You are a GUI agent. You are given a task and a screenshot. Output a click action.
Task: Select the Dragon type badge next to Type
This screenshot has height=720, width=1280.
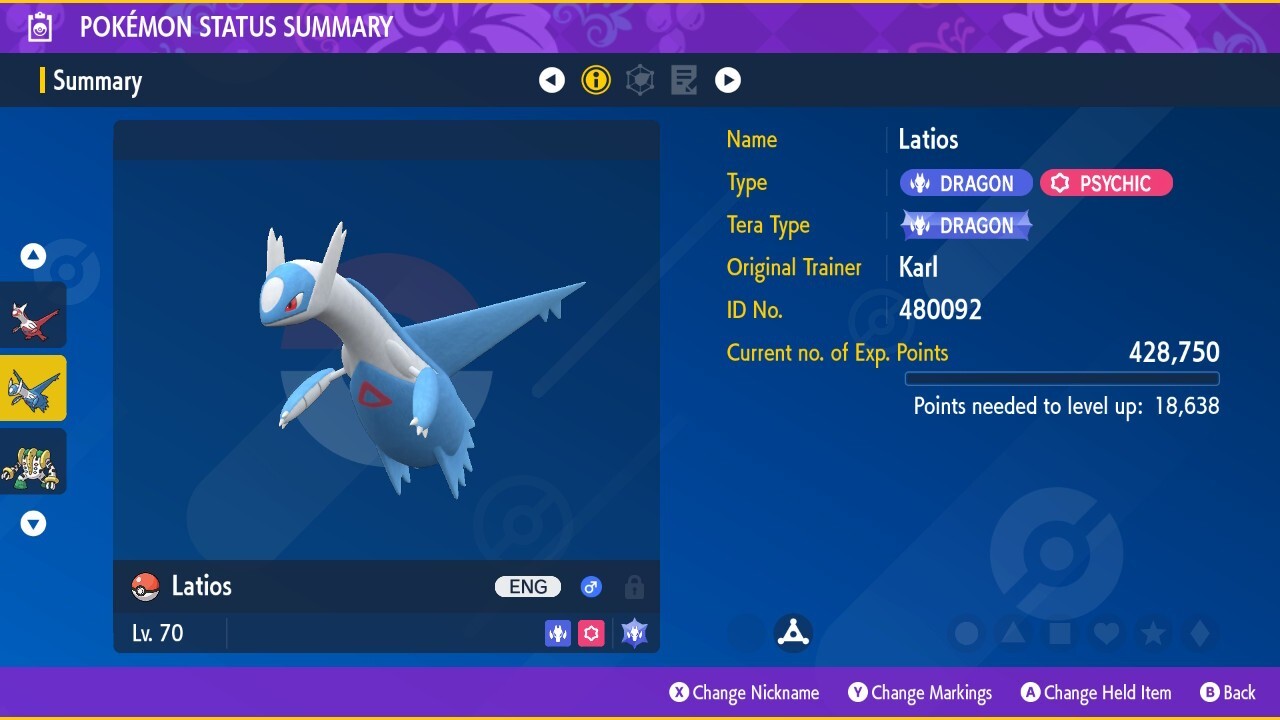click(965, 182)
